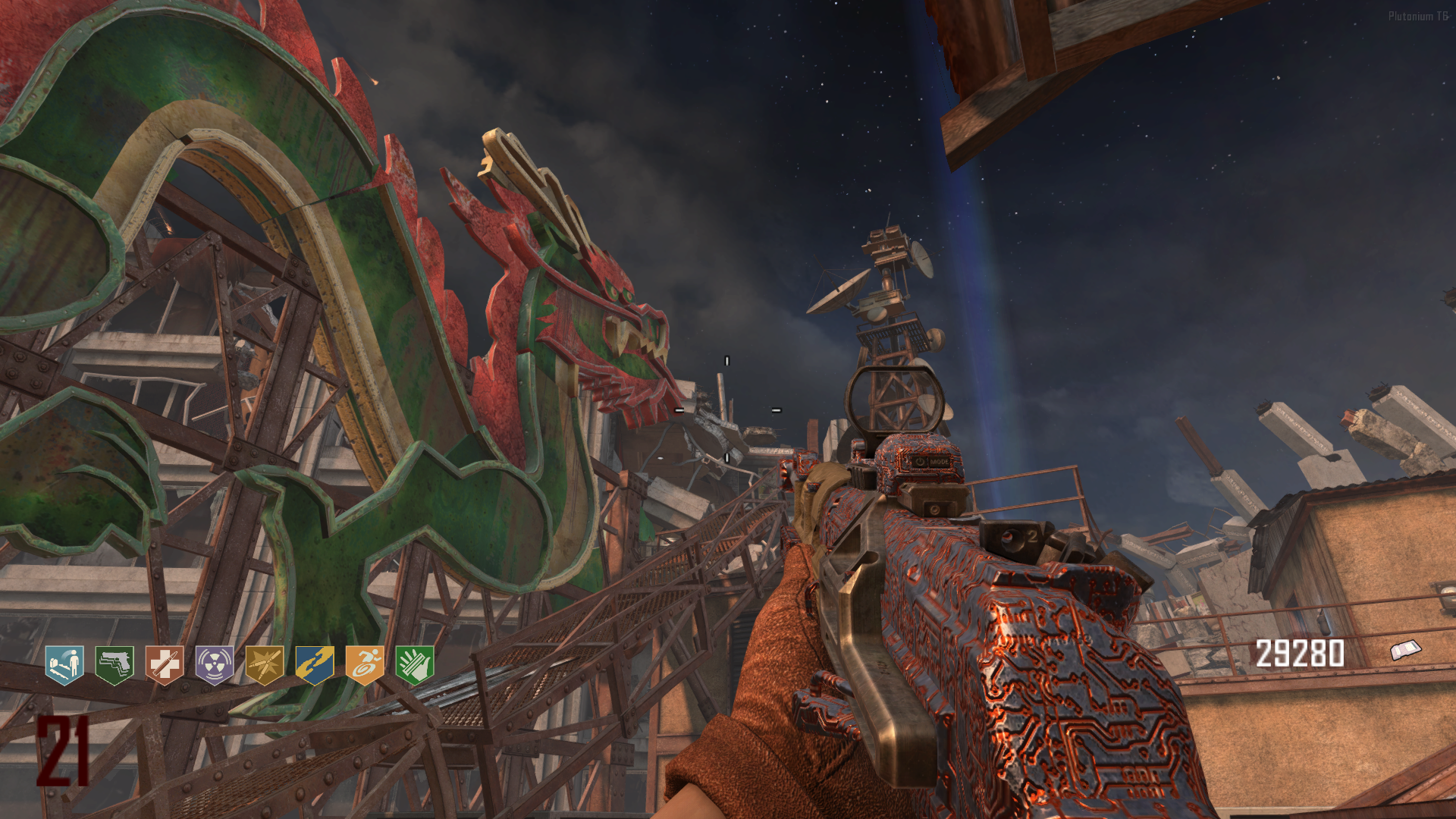Select the green hand Speed Cola perk
The width and height of the screenshot is (1456, 819).
415,665
